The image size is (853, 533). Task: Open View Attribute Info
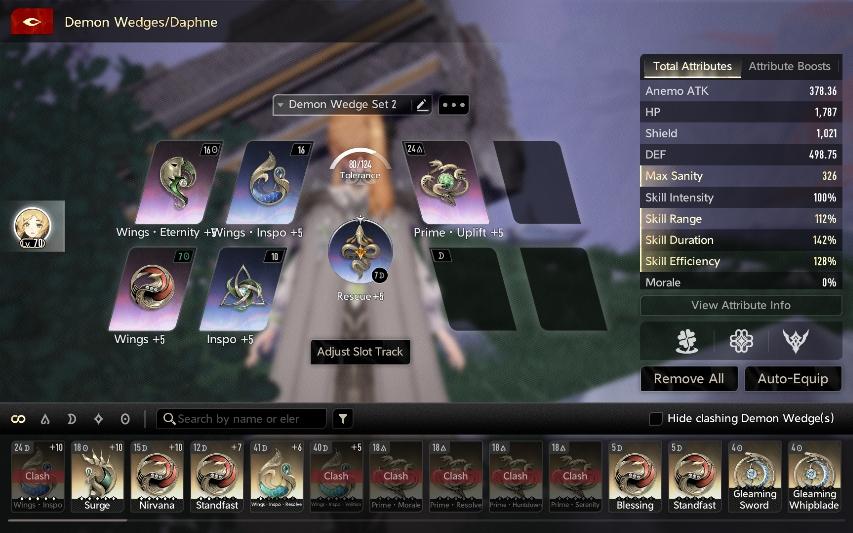740,305
